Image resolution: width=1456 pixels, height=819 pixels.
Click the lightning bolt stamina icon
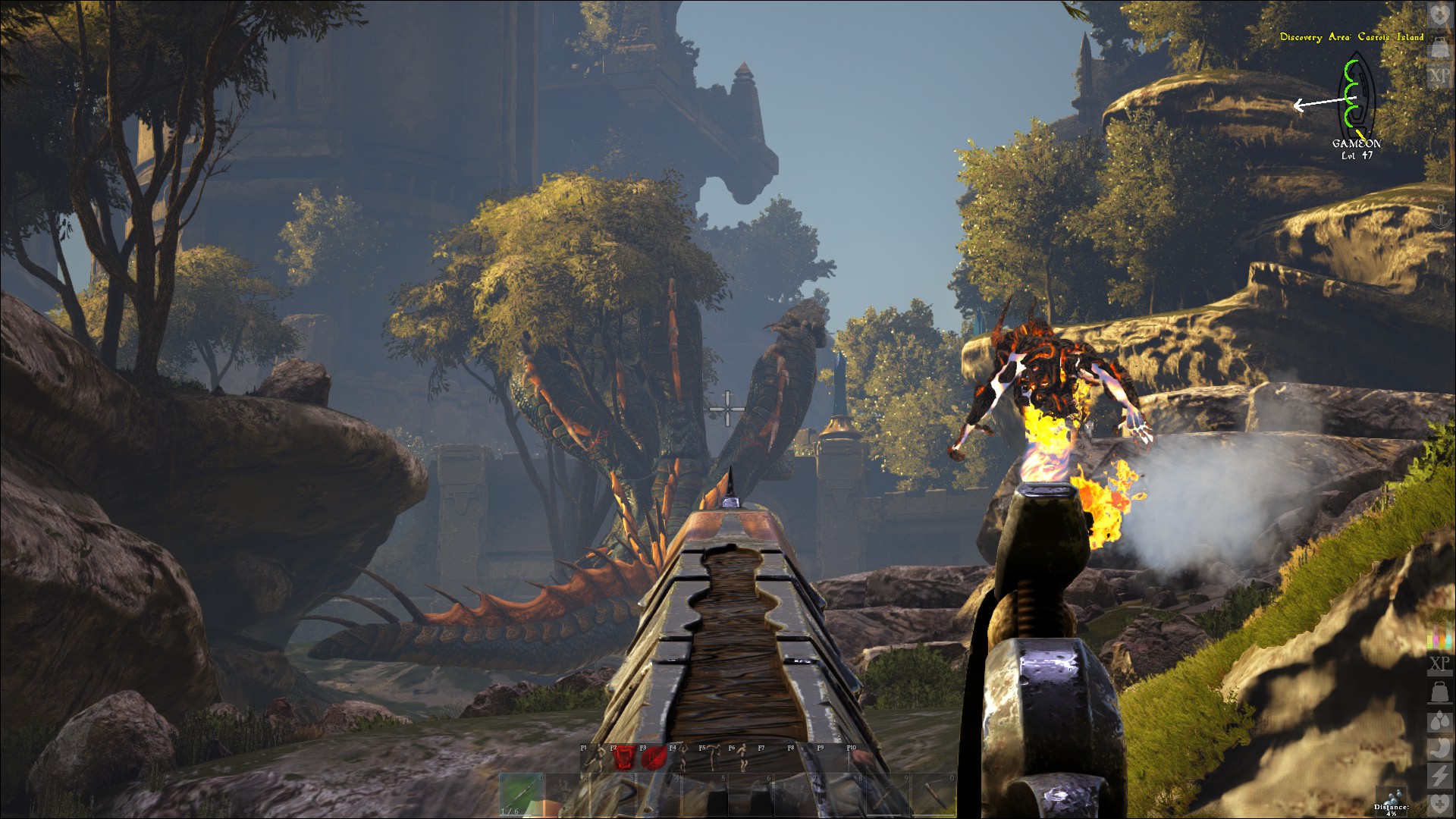[1439, 775]
